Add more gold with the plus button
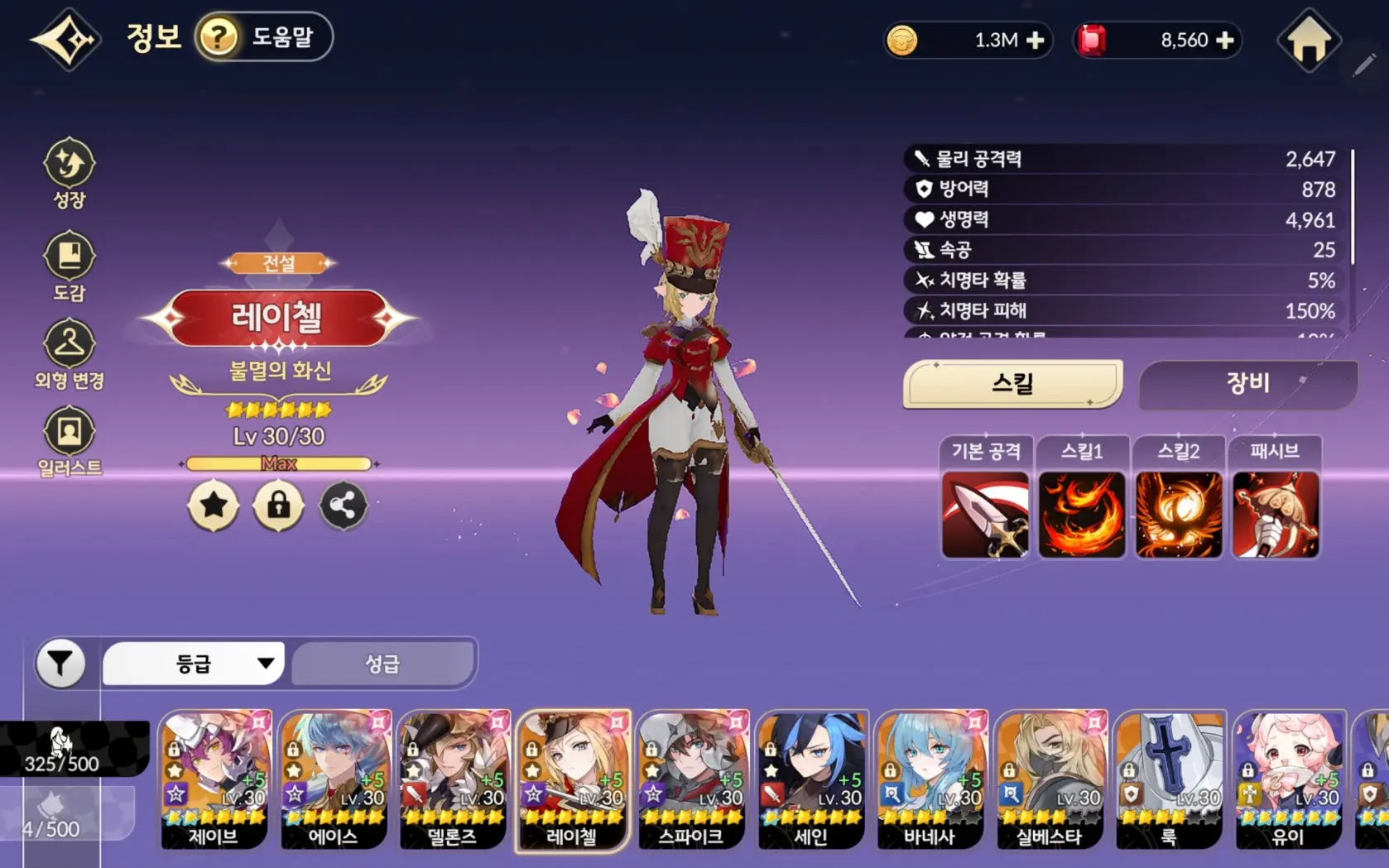This screenshot has height=868, width=1389. [x=1035, y=41]
